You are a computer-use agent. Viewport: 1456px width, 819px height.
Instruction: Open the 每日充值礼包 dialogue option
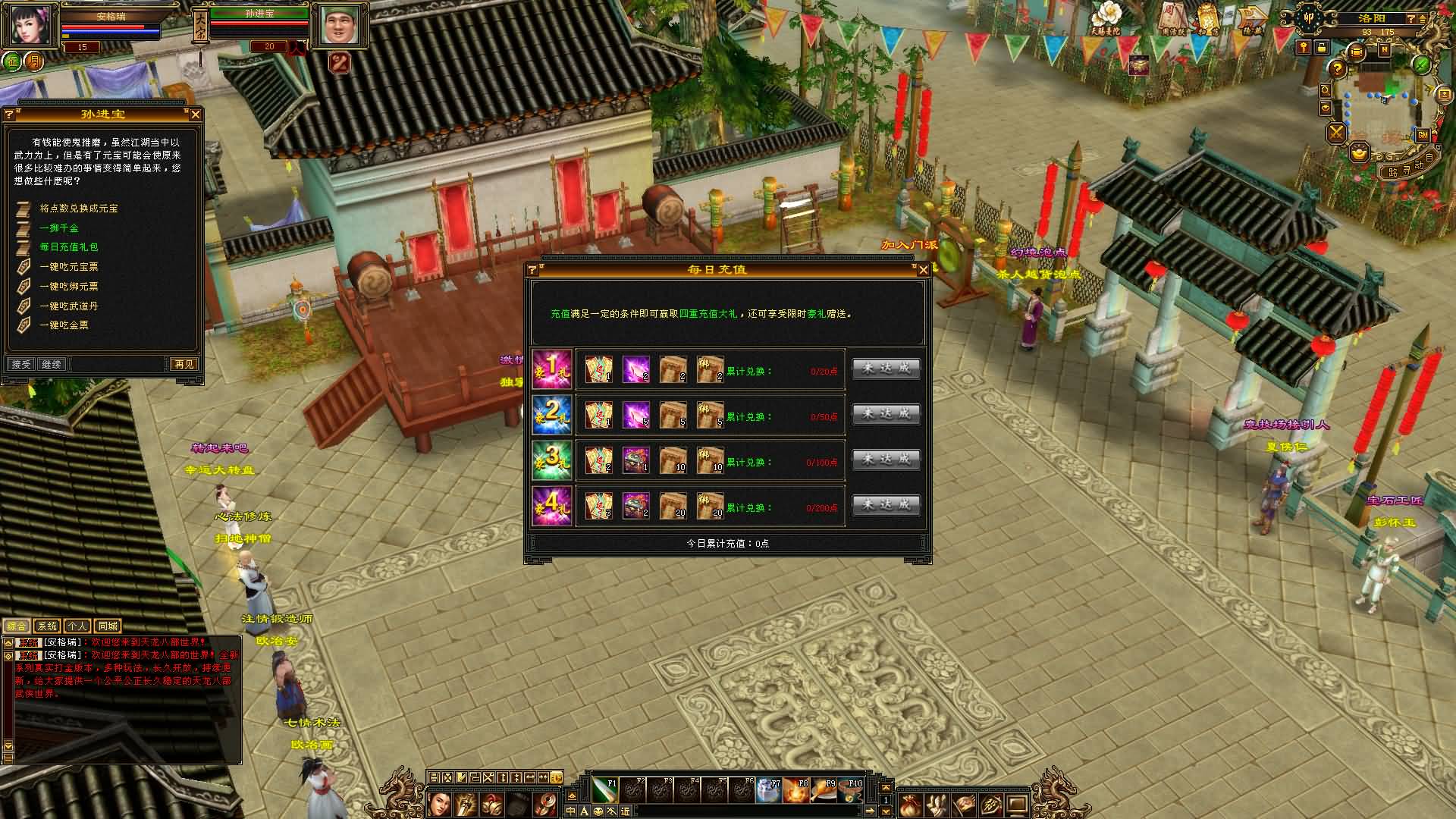coord(69,247)
